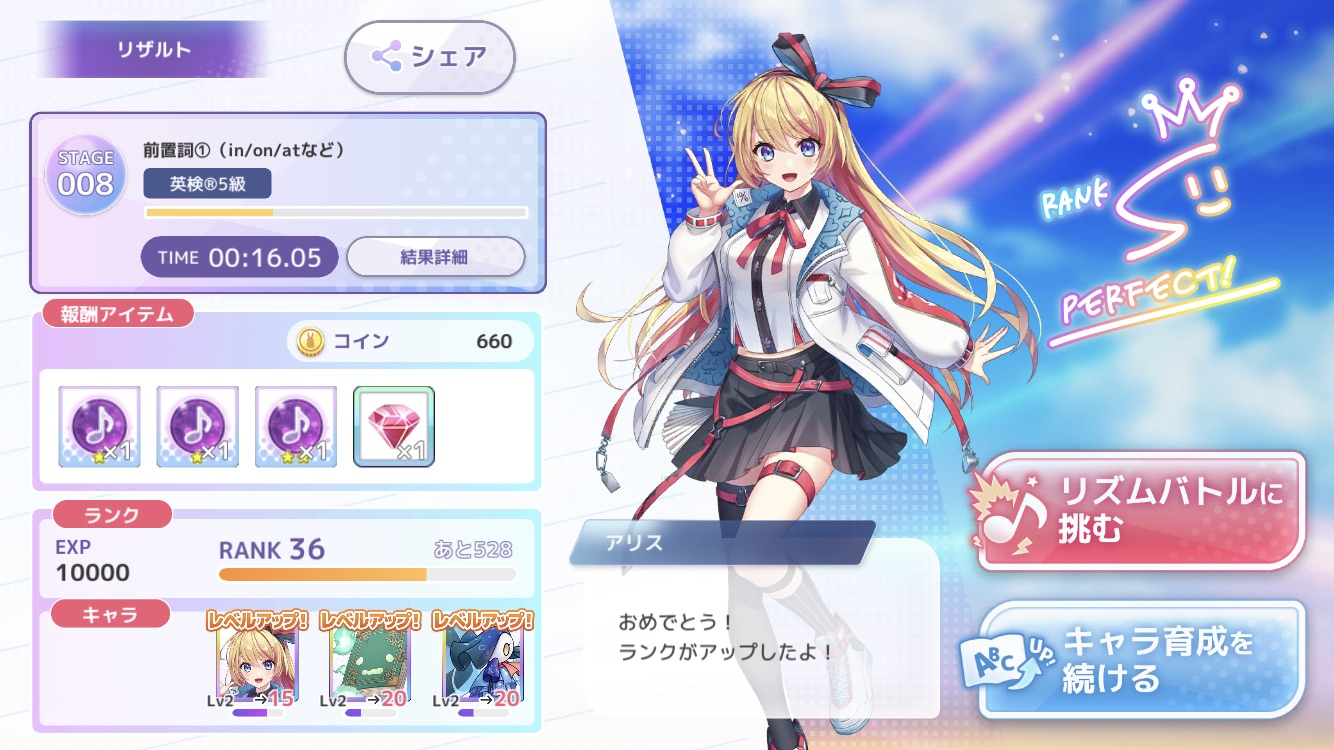Continue with キャラ育成を続ける button
The image size is (1334, 750).
1141,659
